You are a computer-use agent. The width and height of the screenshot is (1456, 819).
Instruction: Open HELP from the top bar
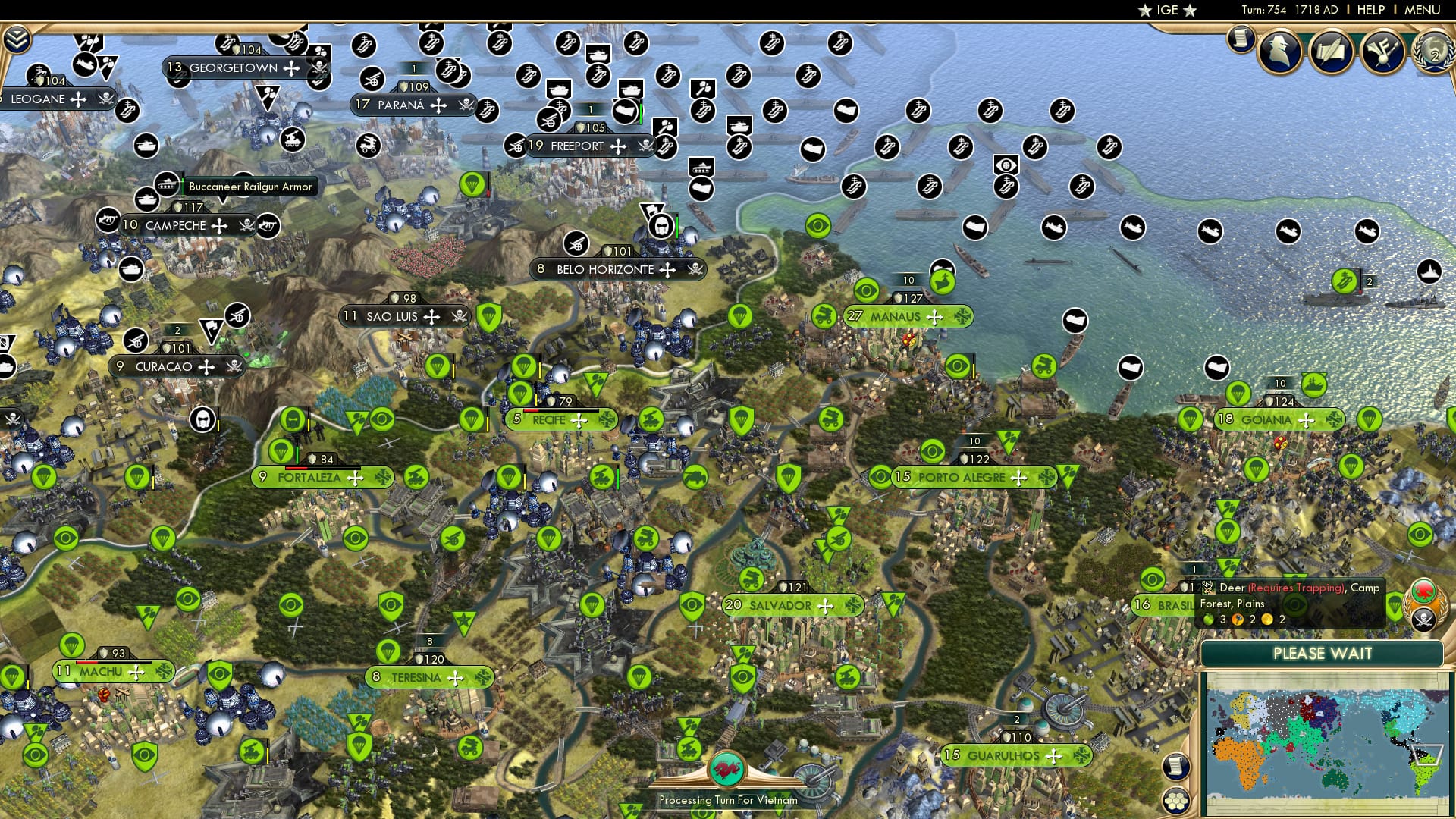click(1371, 9)
